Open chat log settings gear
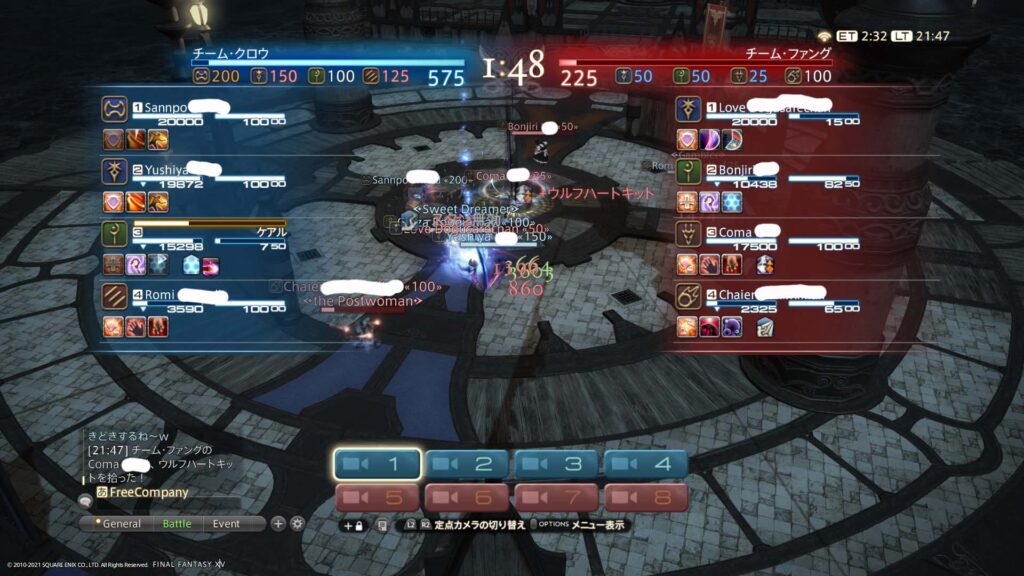Screen dimensions: 1024x576 pyautogui.click(x=297, y=523)
